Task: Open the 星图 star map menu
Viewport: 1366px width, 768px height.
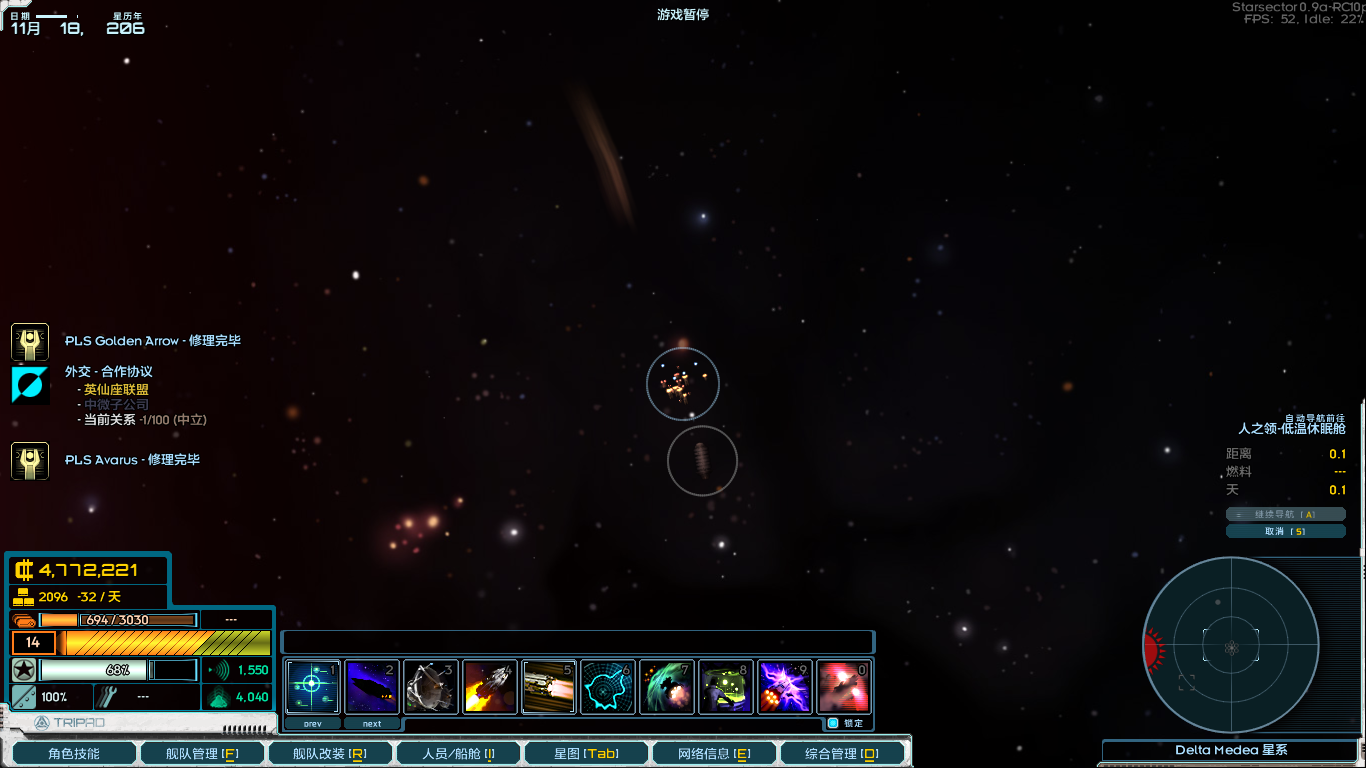Action: [585, 752]
